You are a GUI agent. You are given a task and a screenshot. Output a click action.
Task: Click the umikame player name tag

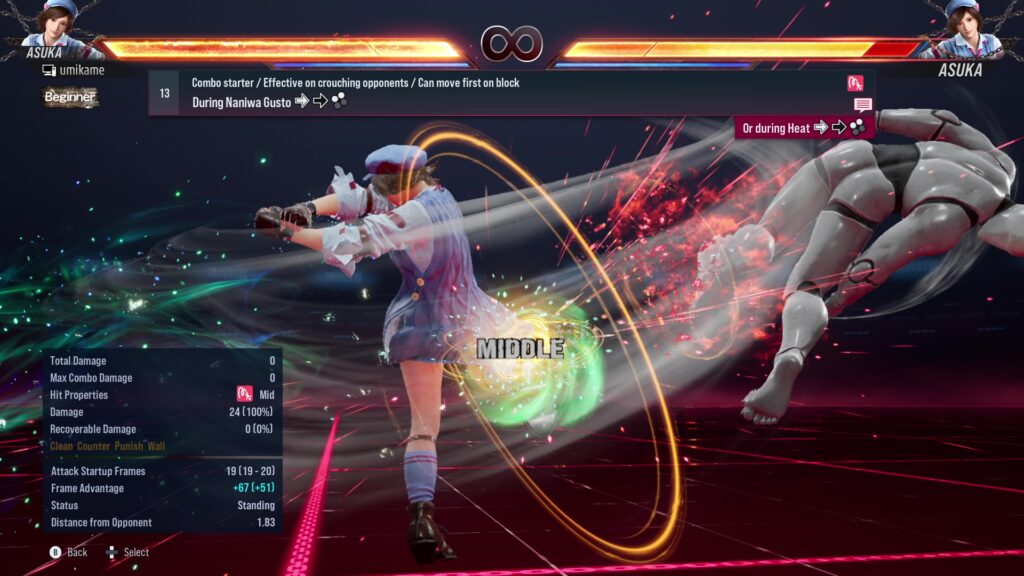74,70
